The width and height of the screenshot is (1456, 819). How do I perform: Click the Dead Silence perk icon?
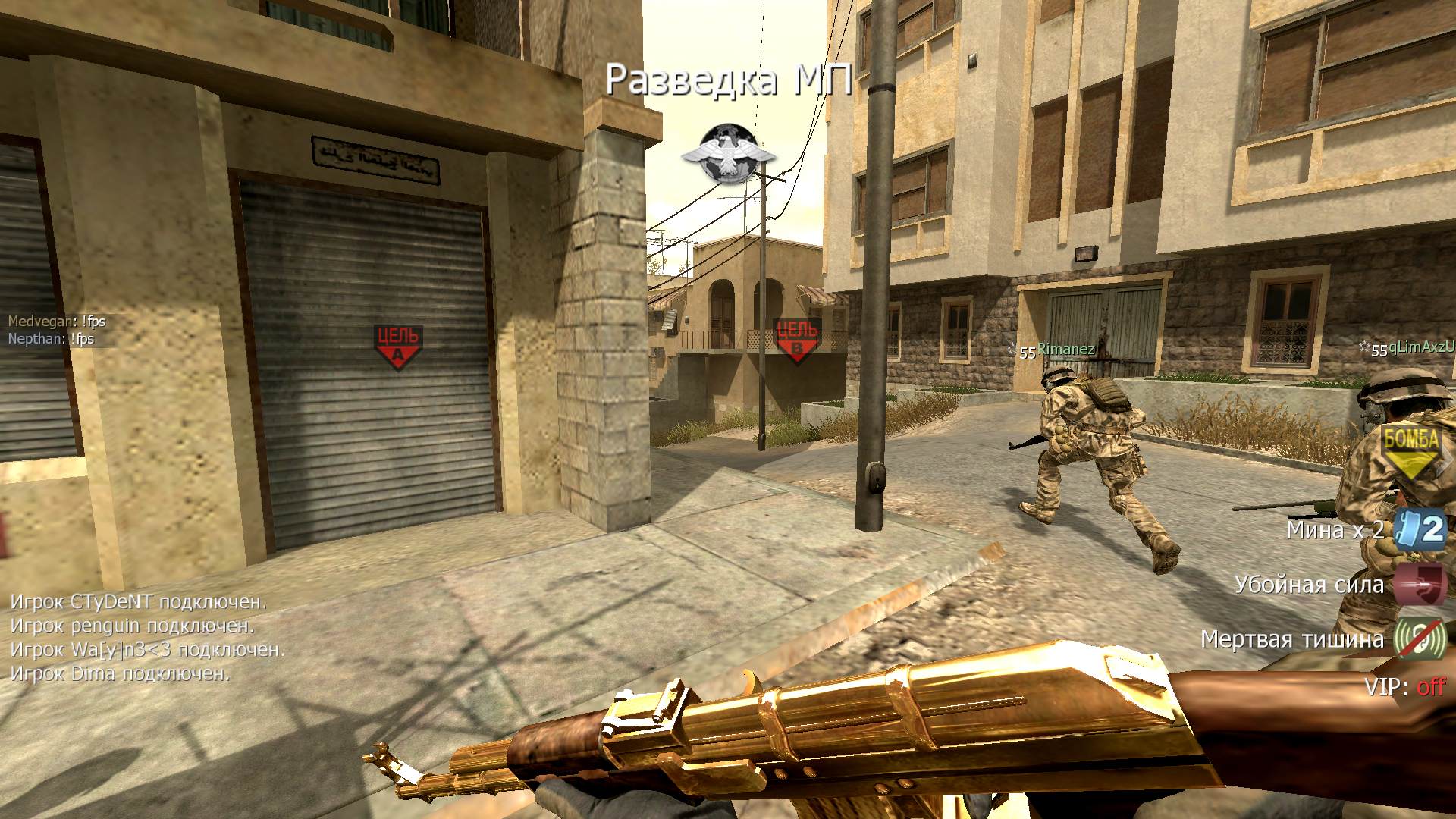pos(1420,639)
